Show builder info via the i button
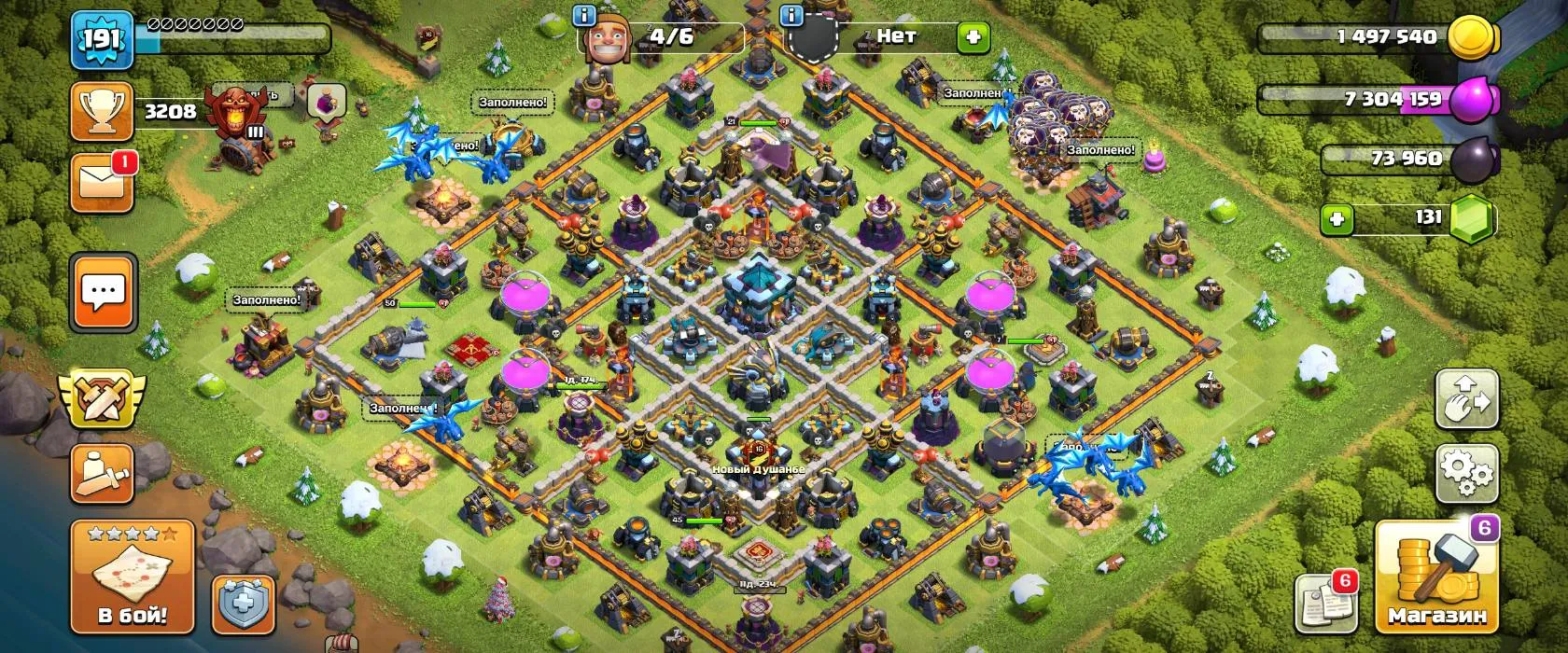1568x653 pixels. point(585,16)
